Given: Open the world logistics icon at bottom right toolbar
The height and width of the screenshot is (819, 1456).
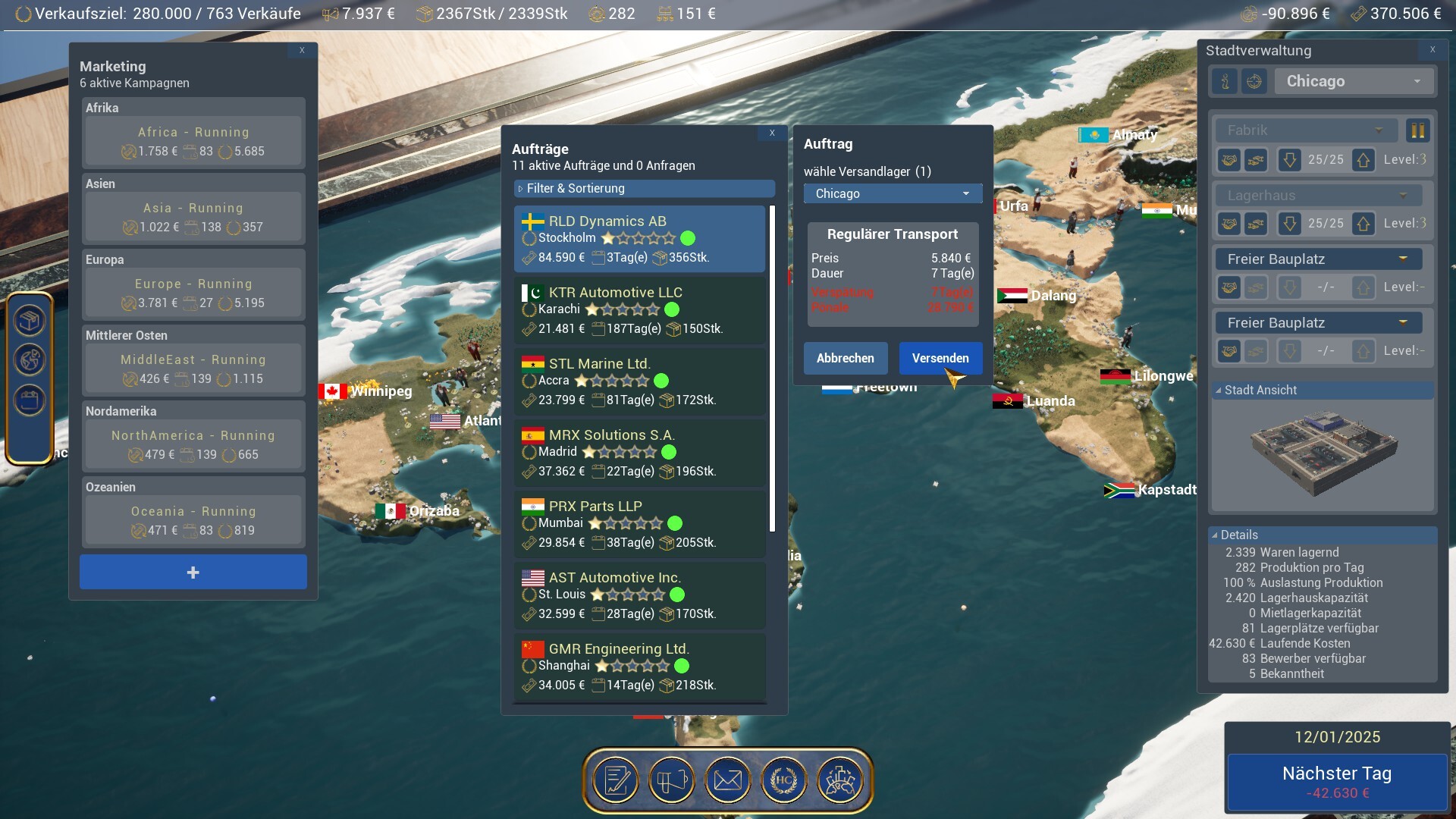Looking at the screenshot, I should [x=842, y=780].
